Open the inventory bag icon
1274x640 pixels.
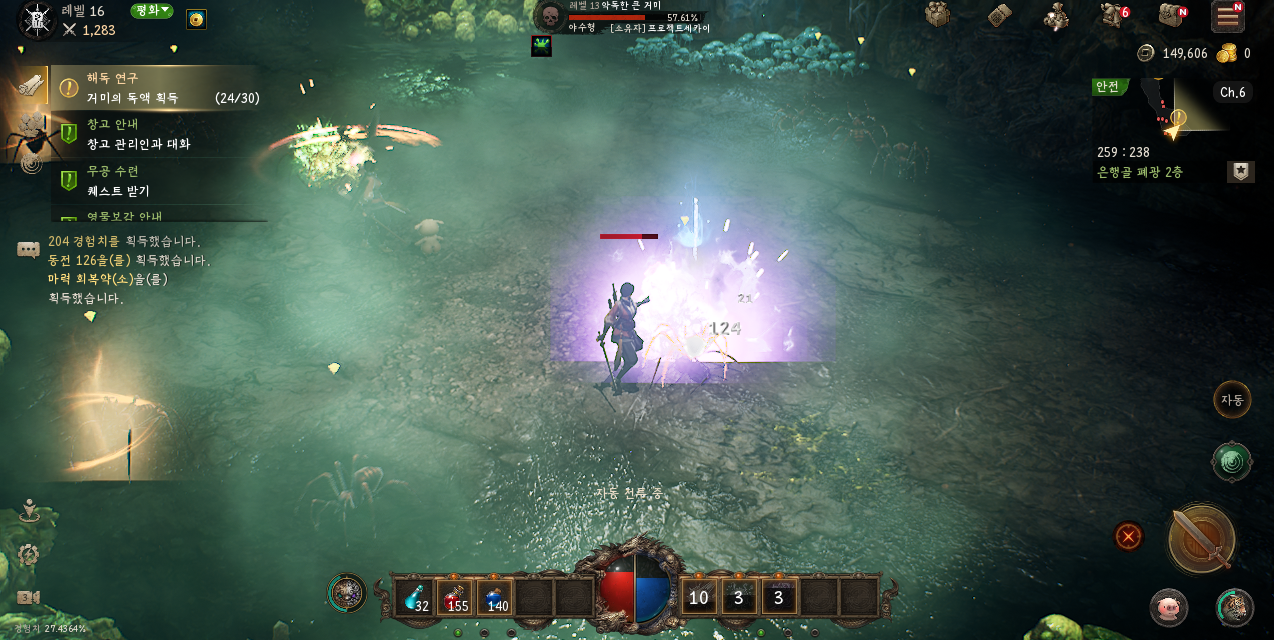(x=1171, y=15)
